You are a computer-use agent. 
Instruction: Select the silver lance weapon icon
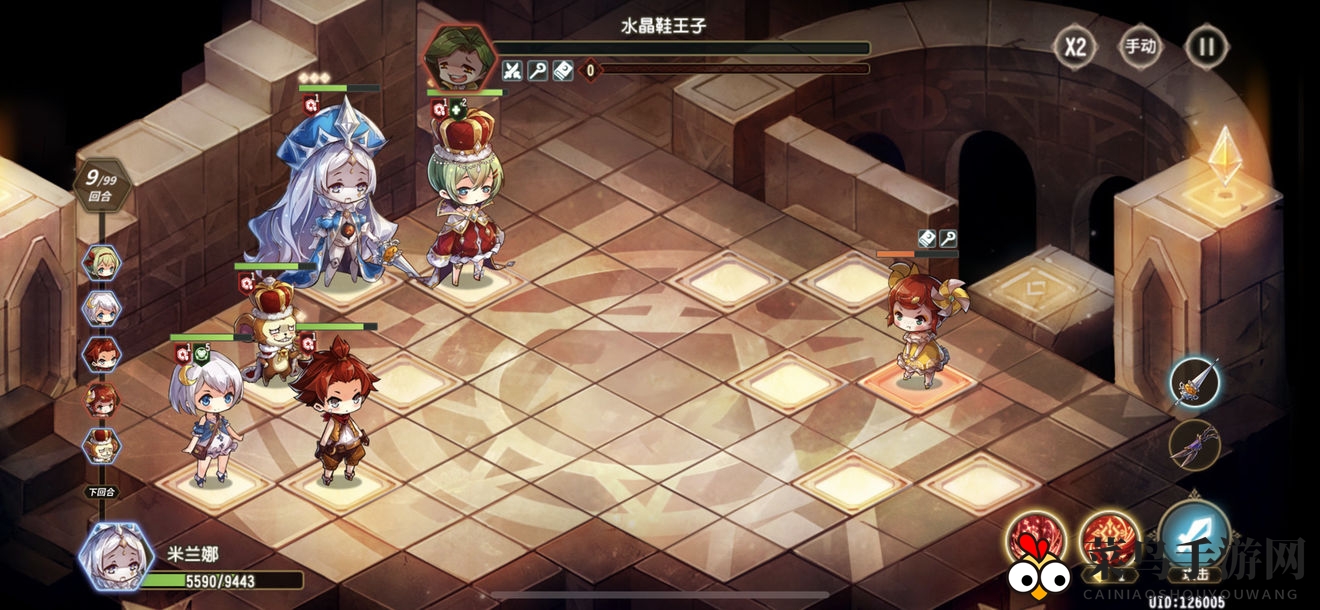click(x=1195, y=382)
